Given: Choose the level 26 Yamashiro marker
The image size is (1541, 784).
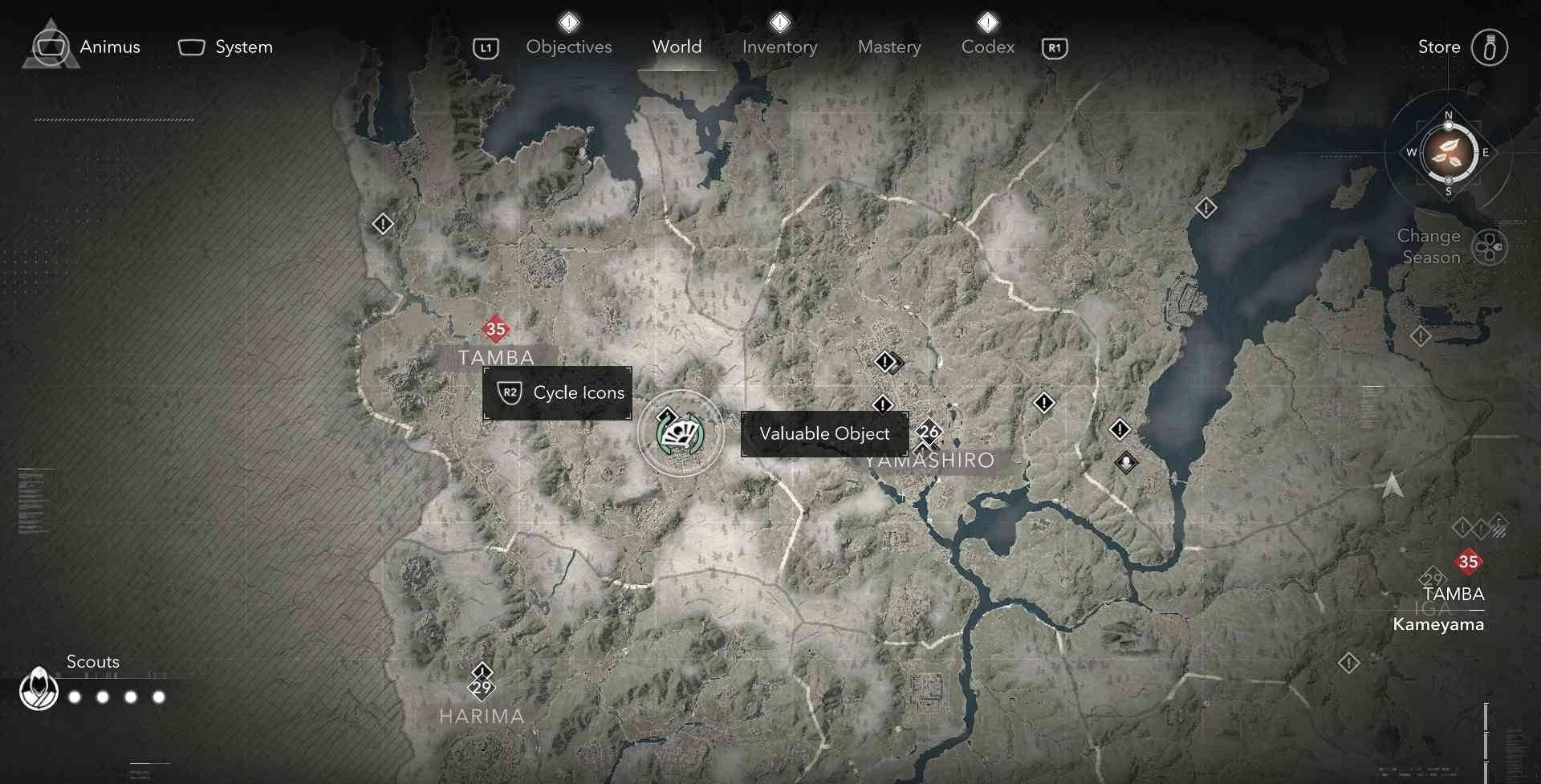Looking at the screenshot, I should 929,431.
